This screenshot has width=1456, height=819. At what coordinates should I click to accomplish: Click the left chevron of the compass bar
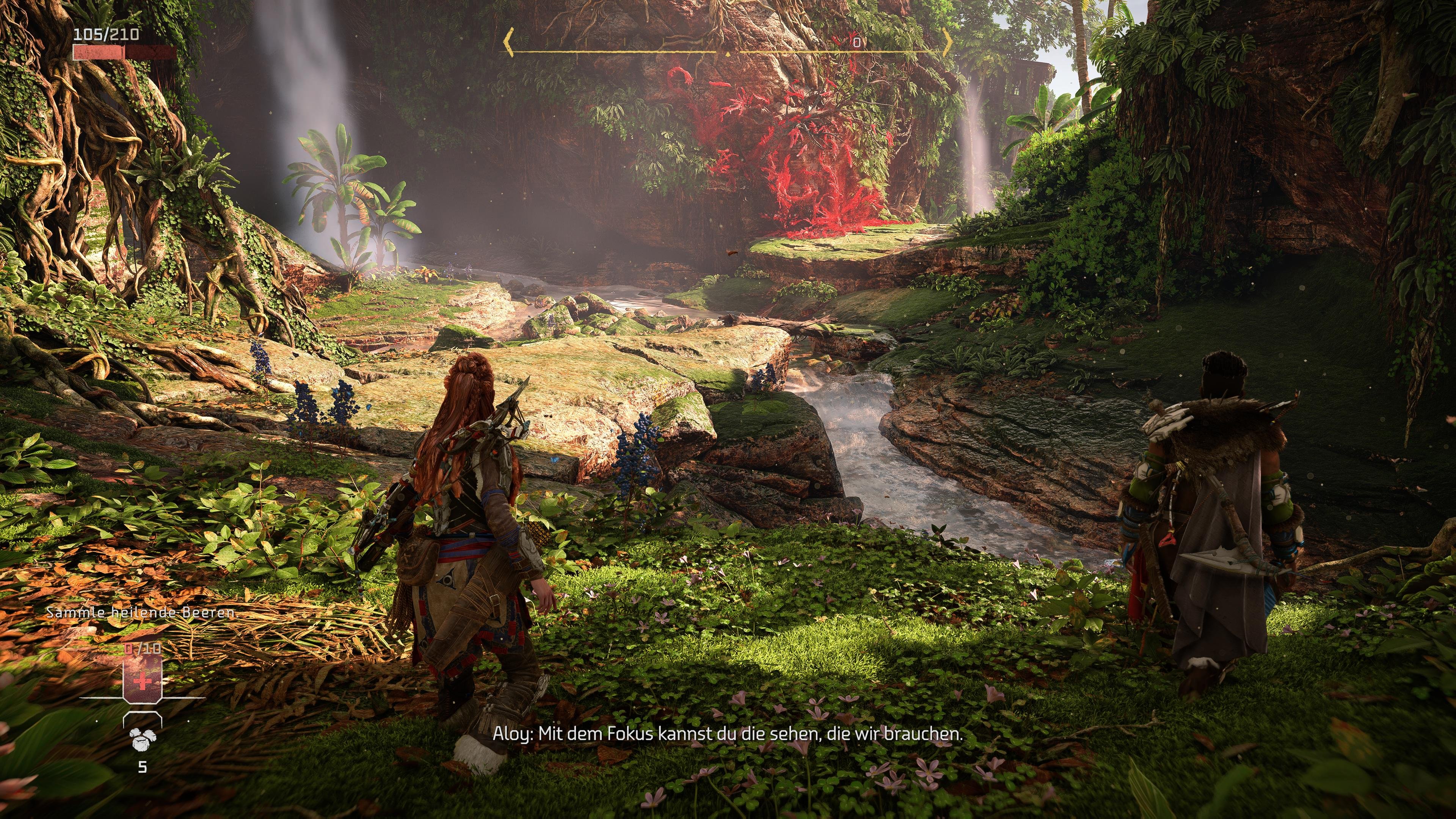[x=509, y=42]
